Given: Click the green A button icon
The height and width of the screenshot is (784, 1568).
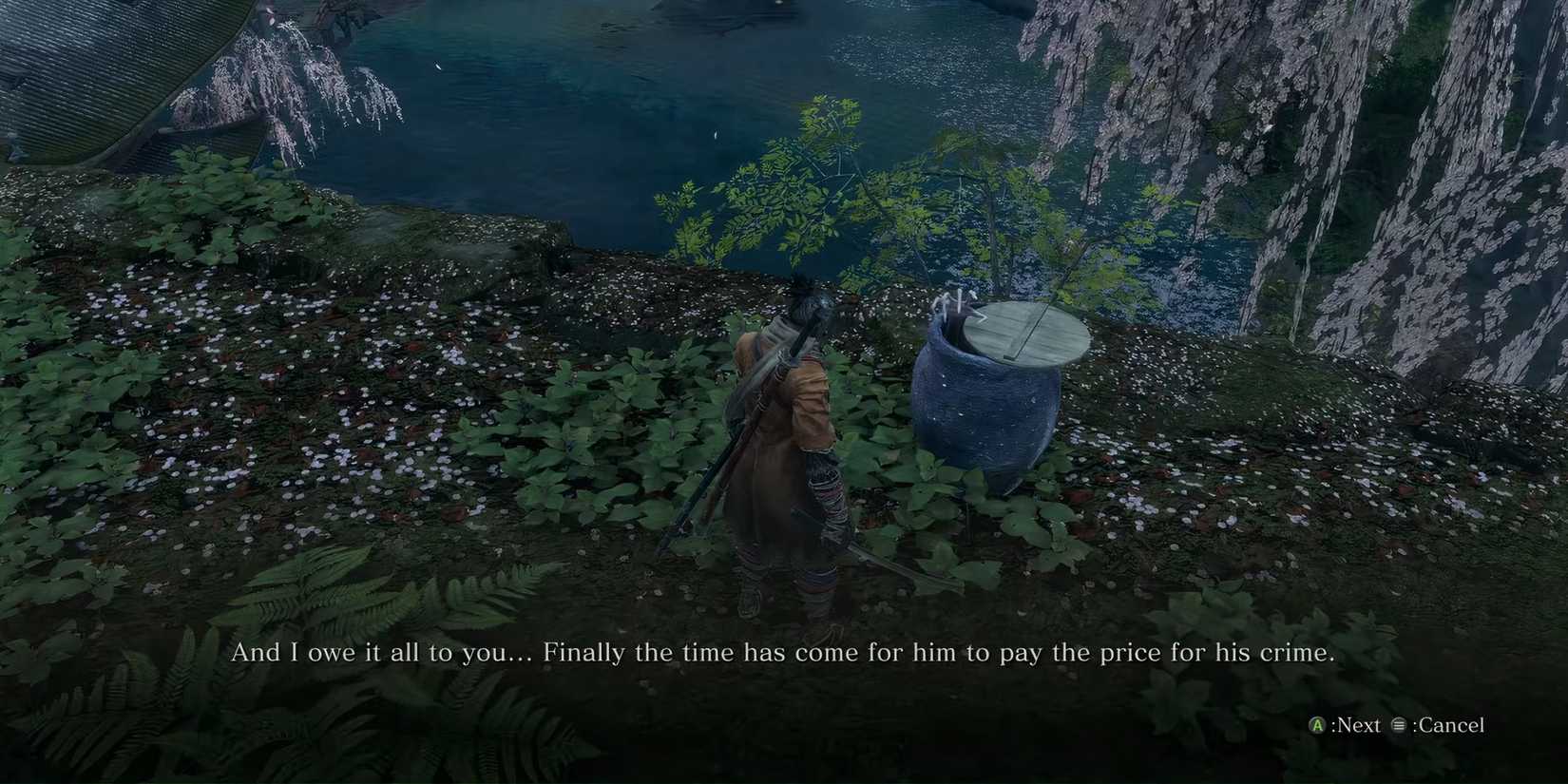Looking at the screenshot, I should (1317, 724).
